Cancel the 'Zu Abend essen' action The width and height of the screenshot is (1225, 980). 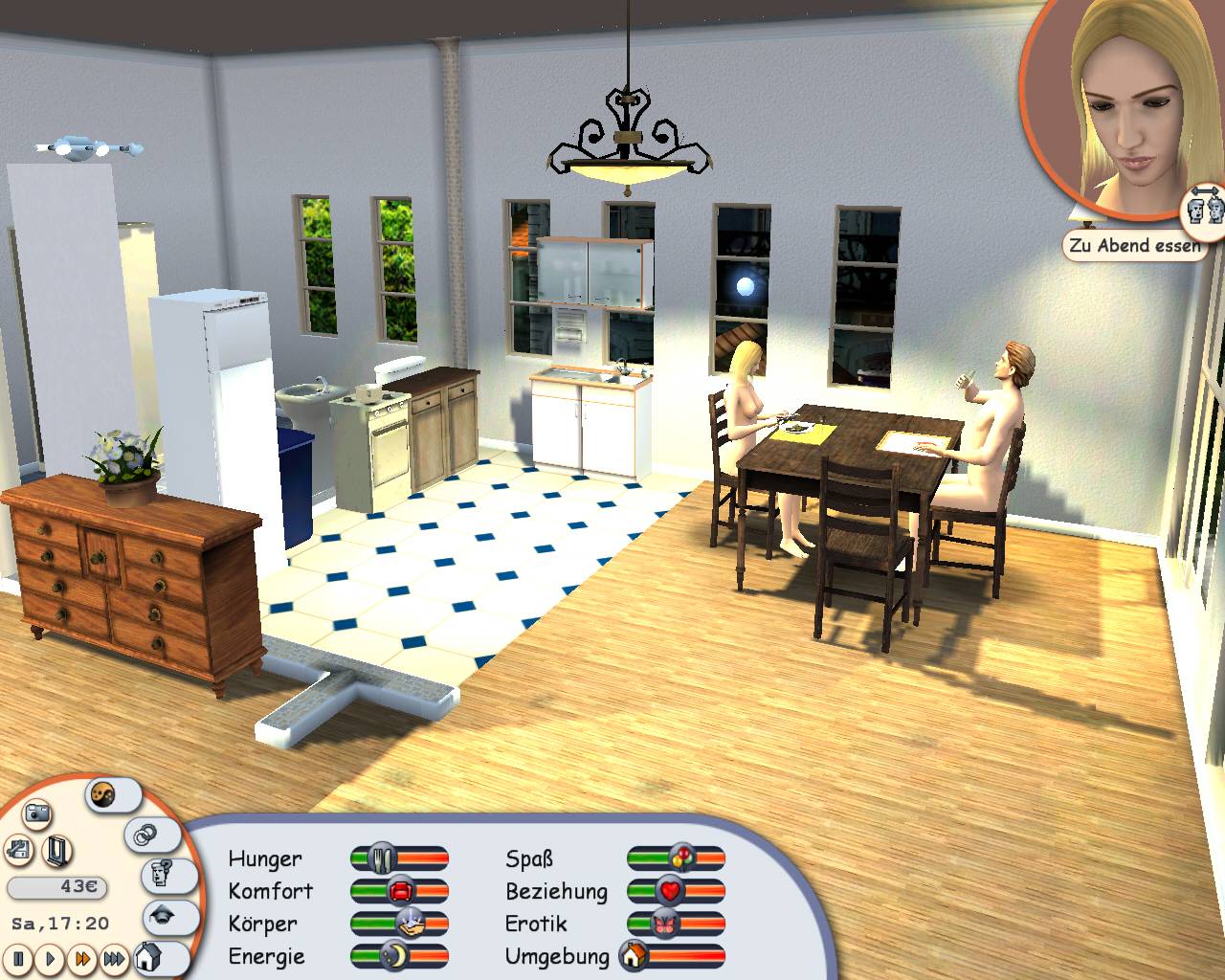(x=1134, y=246)
